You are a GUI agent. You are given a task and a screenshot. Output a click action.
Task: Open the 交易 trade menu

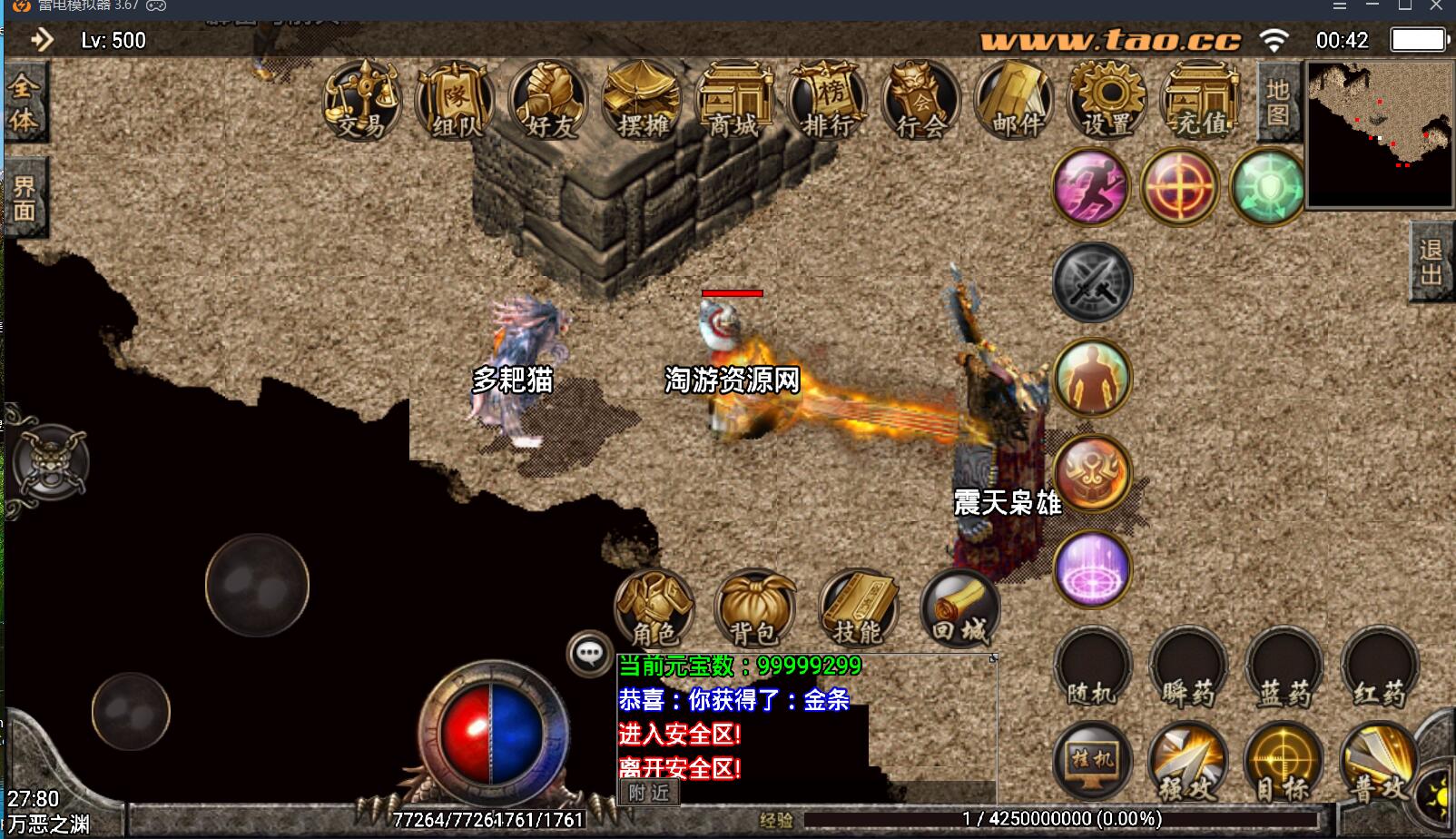(x=361, y=101)
